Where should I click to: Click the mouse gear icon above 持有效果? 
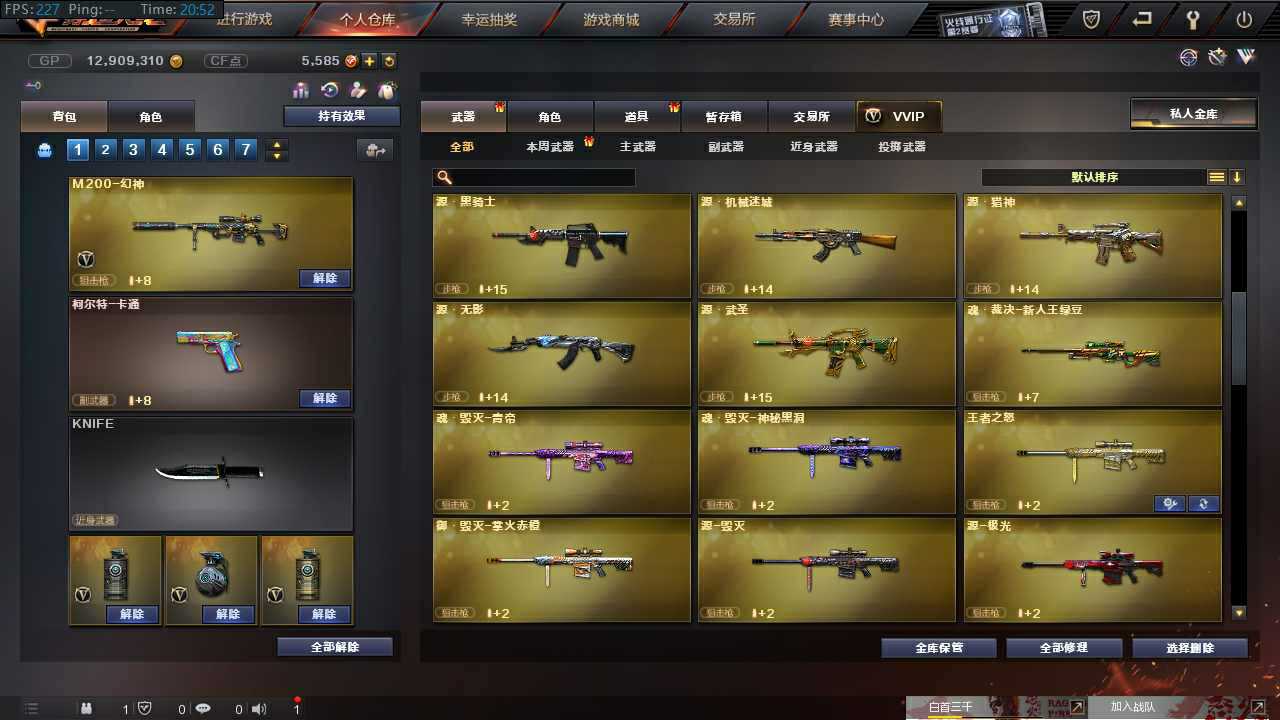386,89
